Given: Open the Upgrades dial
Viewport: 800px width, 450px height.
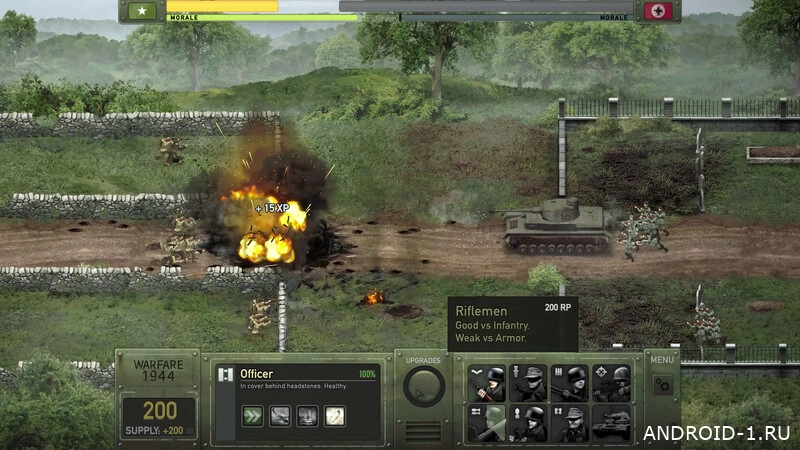Looking at the screenshot, I should click(x=424, y=386).
